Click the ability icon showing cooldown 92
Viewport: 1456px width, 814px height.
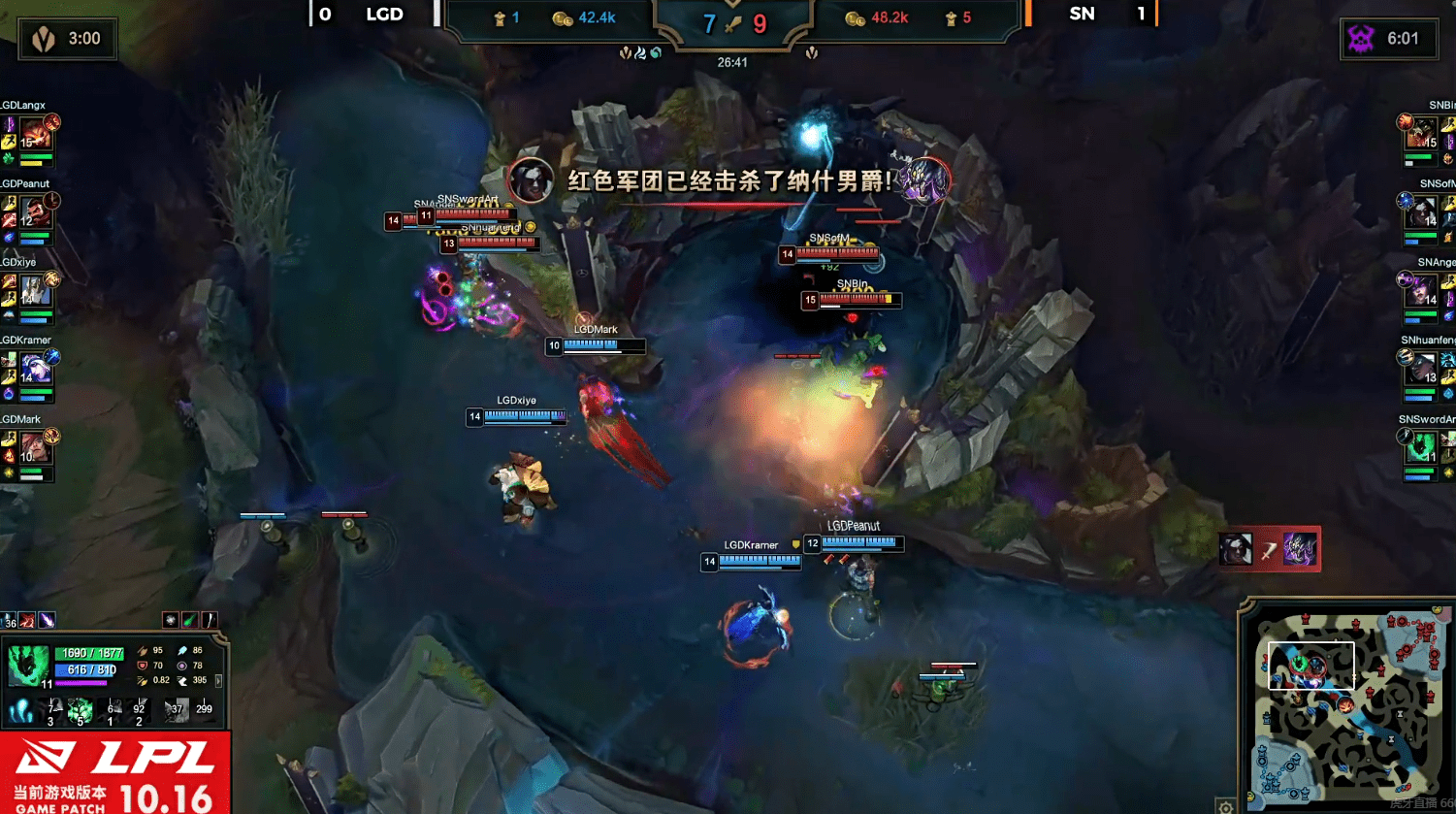point(140,711)
